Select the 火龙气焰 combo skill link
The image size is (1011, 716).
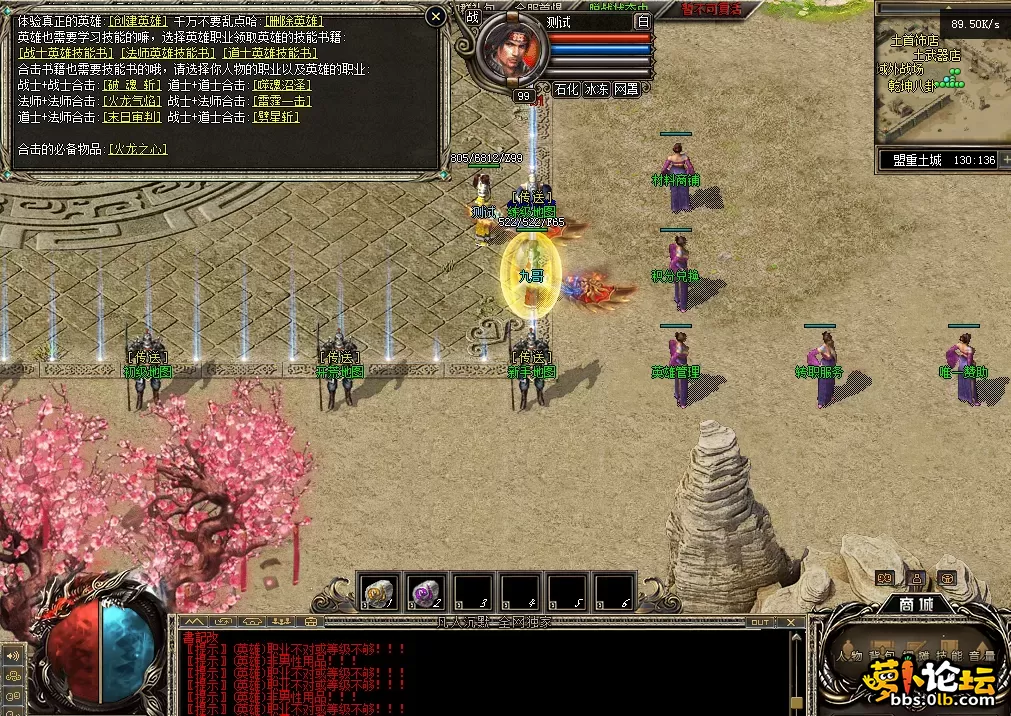(x=132, y=101)
